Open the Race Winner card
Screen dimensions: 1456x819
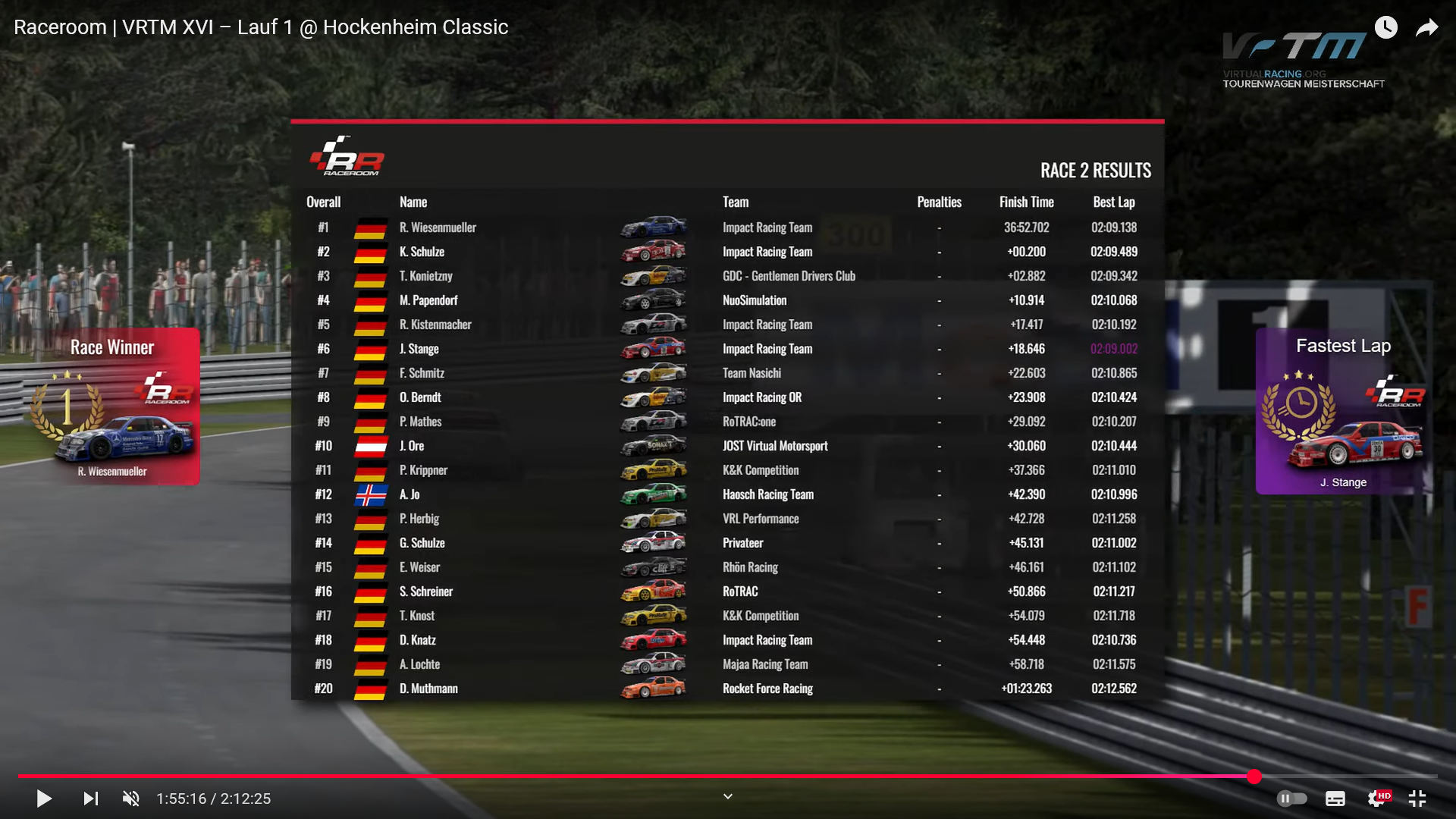(x=112, y=406)
